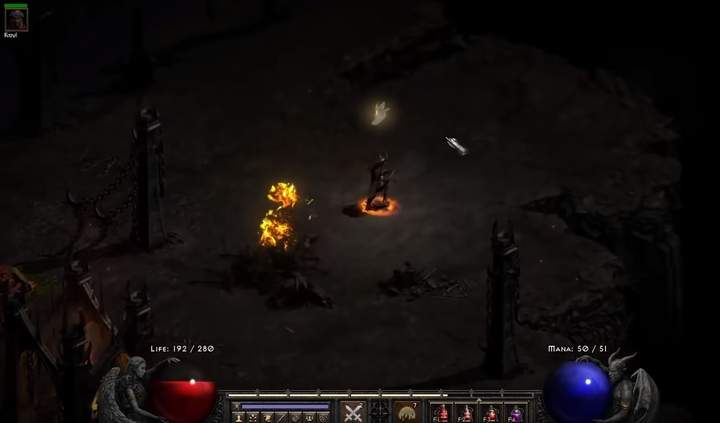Open the character screen from the mini panel
This screenshot has width=720, height=423.
tap(240, 417)
